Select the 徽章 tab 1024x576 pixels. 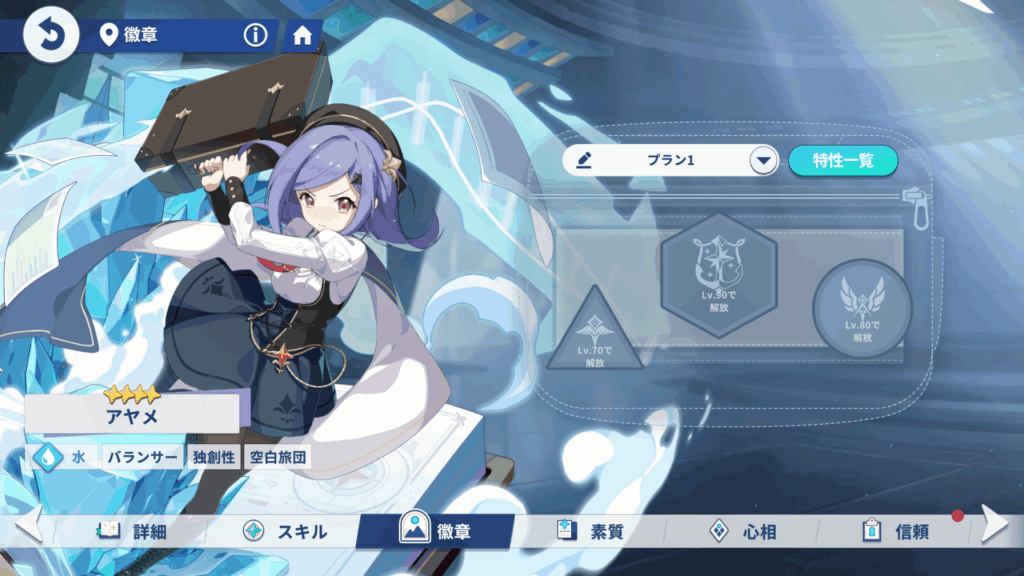click(x=436, y=531)
